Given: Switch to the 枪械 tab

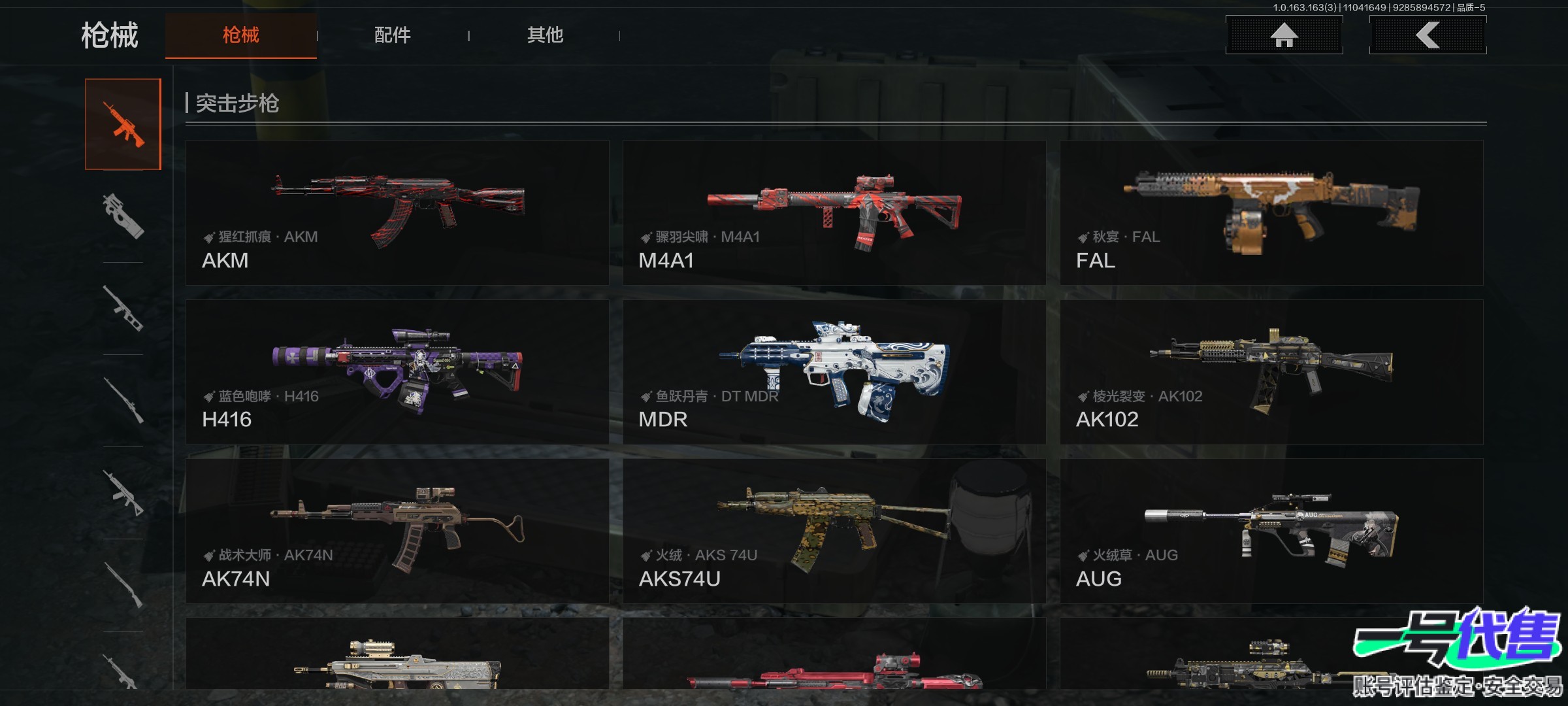Looking at the screenshot, I should [x=240, y=35].
